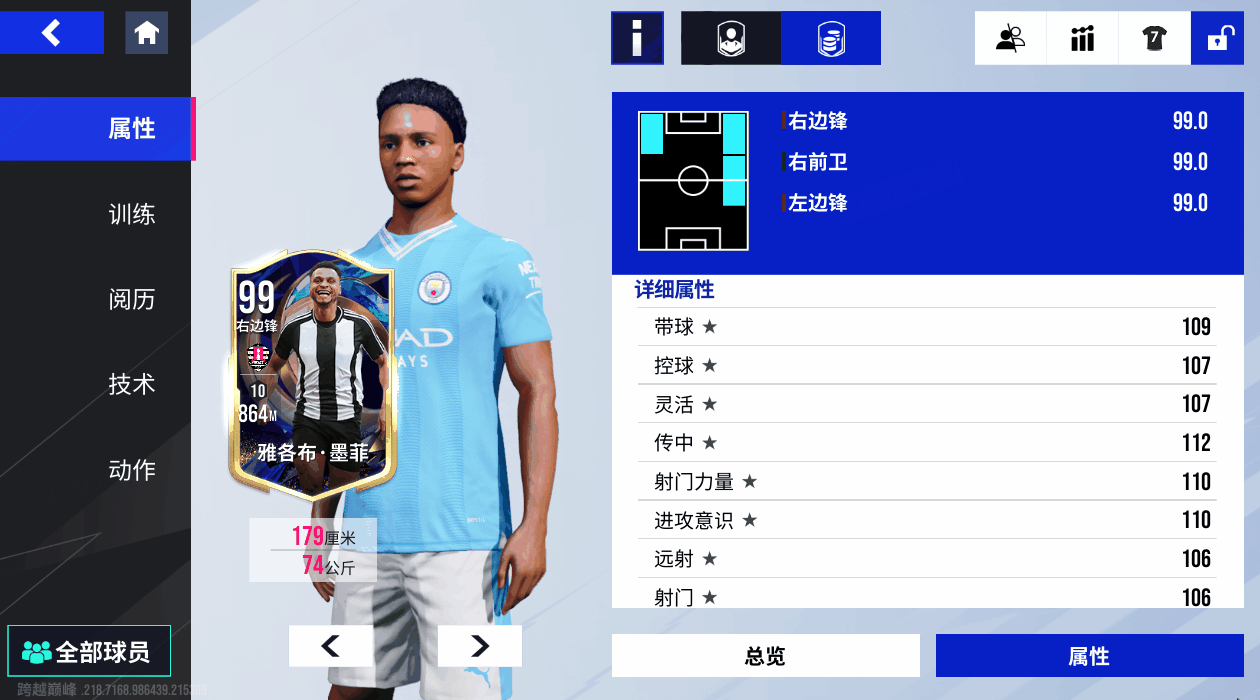Click the 雅各布·墨菲 player card
This screenshot has height=700, width=1260.
313,380
